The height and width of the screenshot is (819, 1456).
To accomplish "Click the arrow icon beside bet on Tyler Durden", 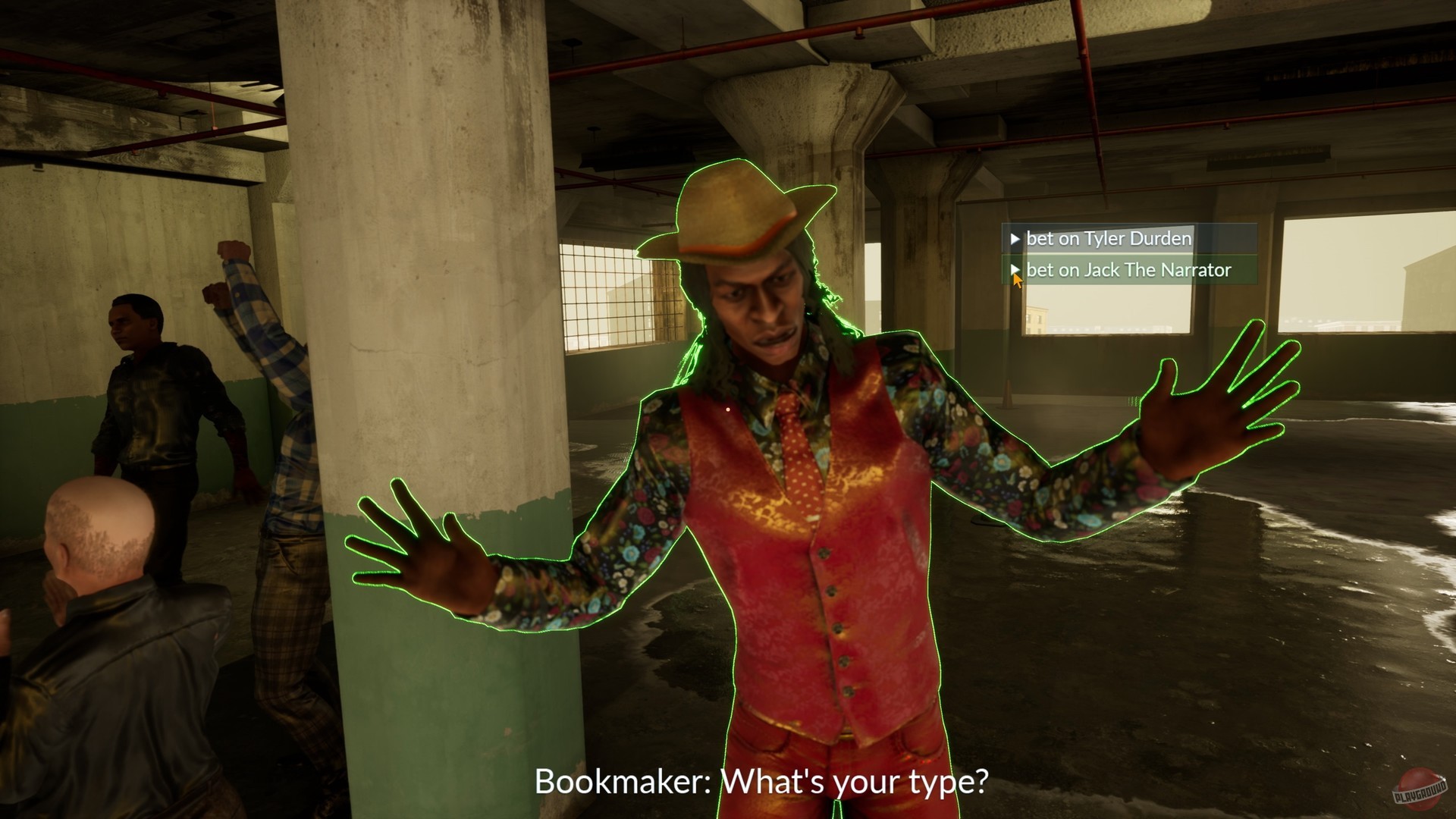I will 1016,238.
